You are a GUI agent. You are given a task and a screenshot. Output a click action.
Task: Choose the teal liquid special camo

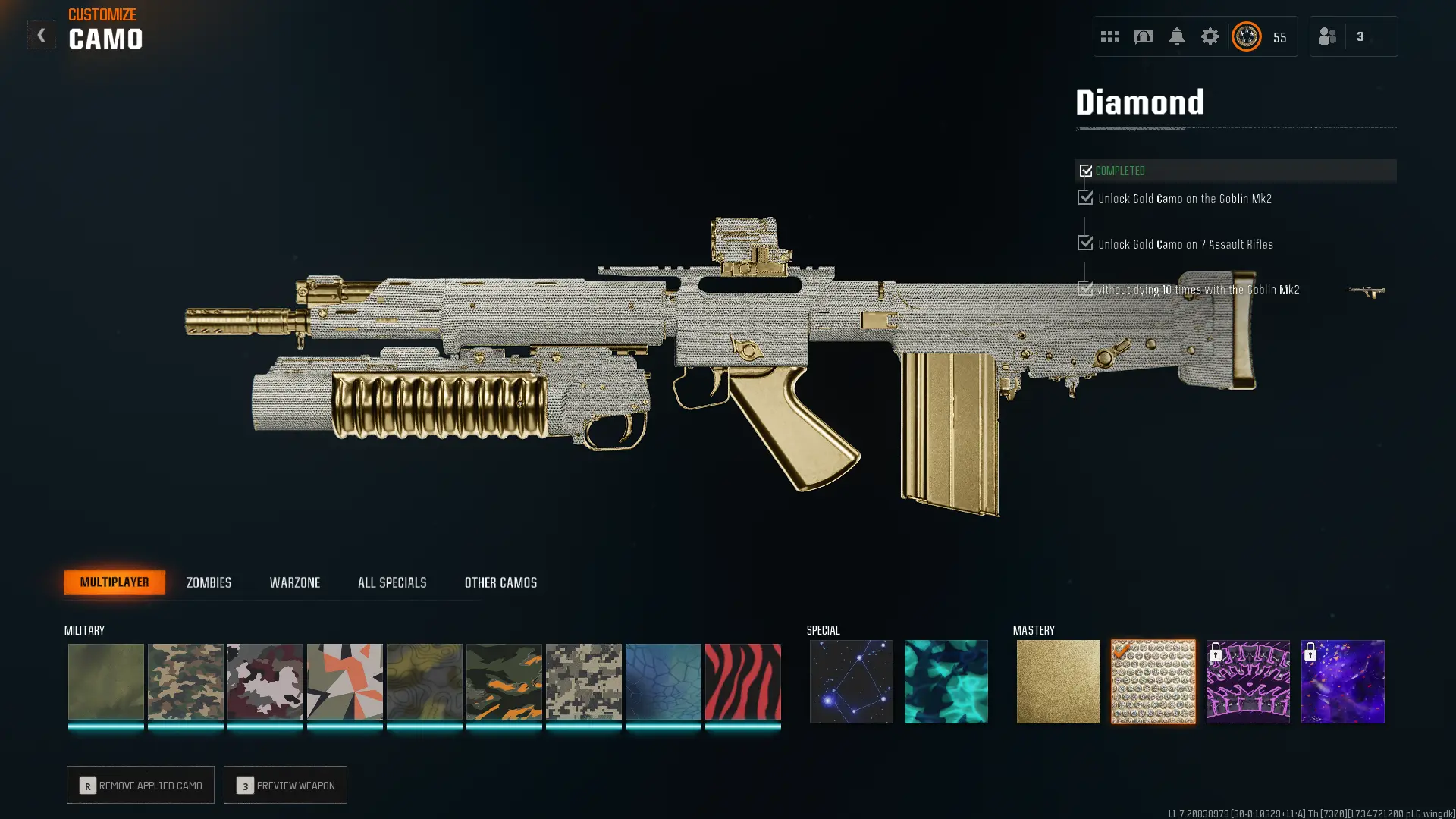tap(946, 681)
